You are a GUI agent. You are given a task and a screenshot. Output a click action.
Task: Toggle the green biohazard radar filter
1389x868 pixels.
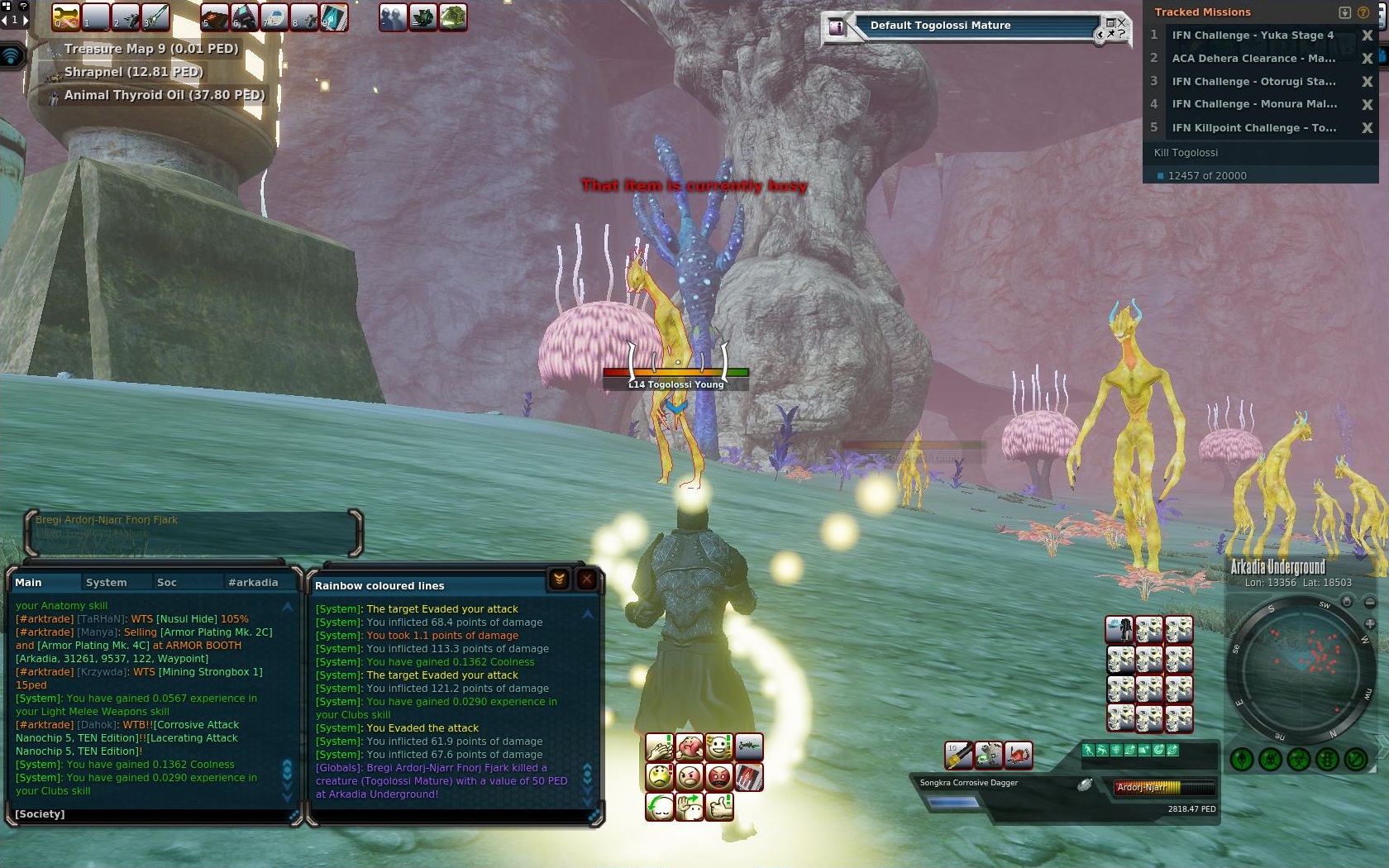click(1298, 759)
